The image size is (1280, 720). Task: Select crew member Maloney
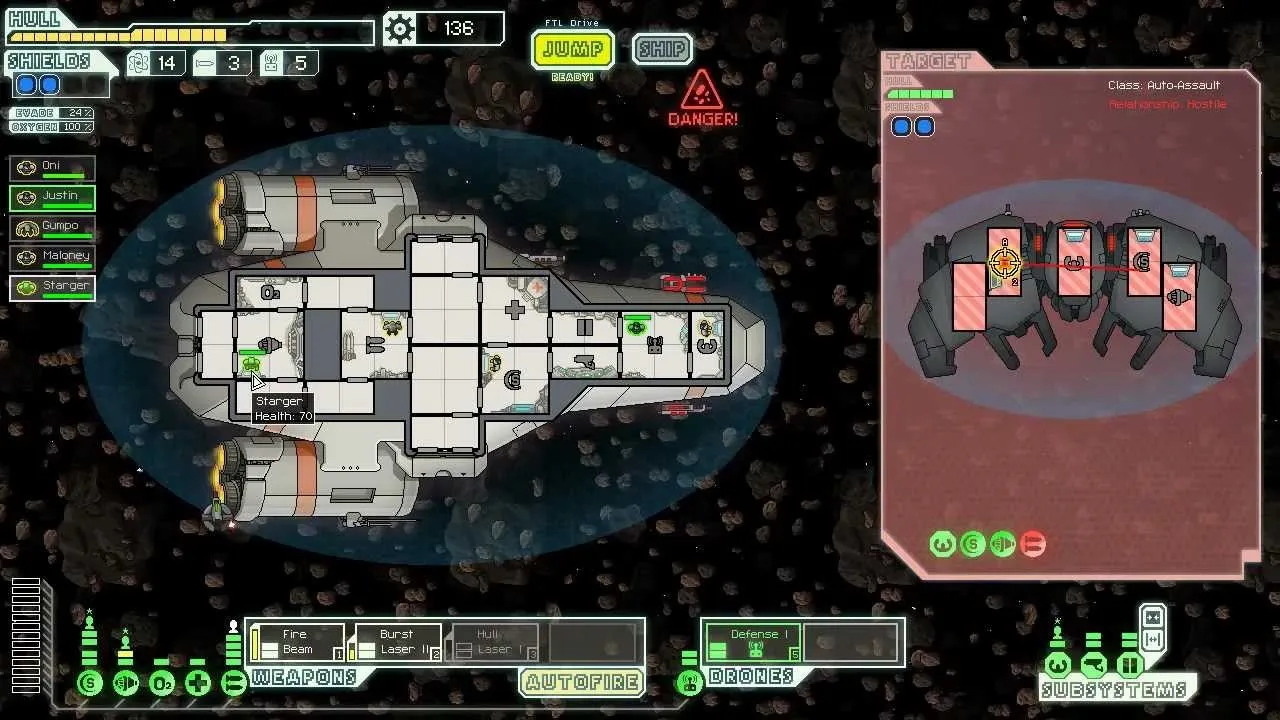point(53,258)
